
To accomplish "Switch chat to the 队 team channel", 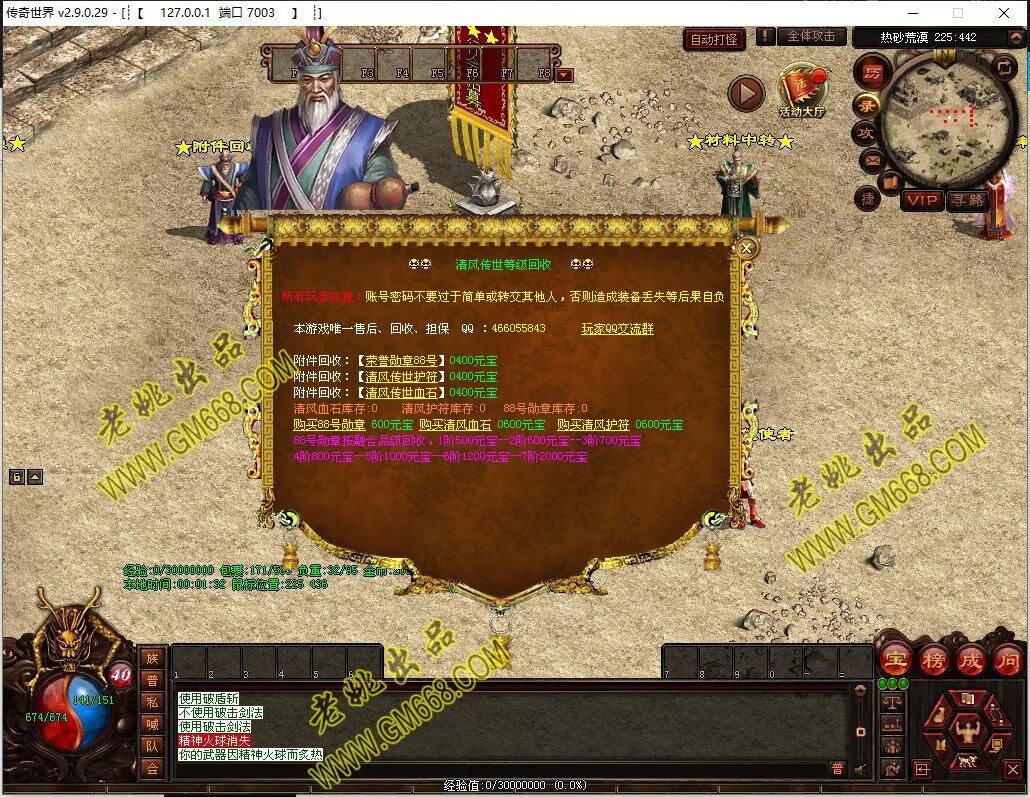I will (152, 746).
